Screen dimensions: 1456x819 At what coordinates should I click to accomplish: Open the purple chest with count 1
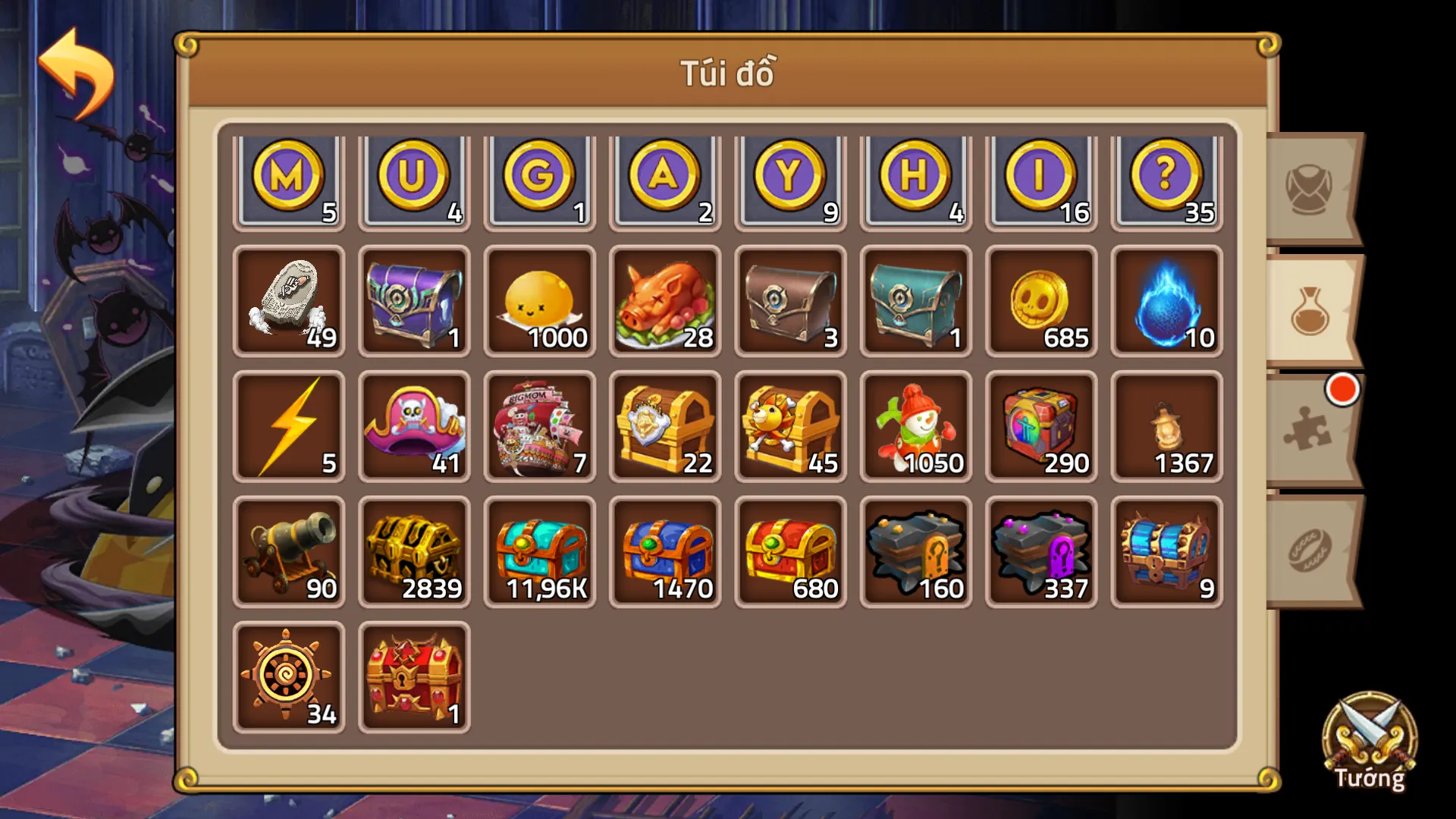tap(414, 302)
